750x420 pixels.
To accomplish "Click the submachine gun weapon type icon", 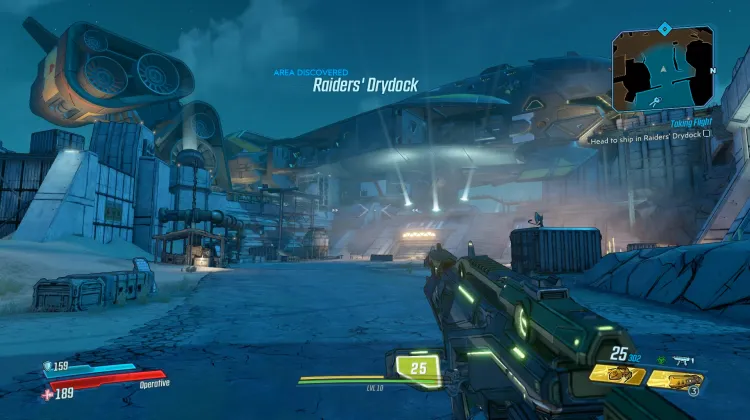I will (685, 359).
